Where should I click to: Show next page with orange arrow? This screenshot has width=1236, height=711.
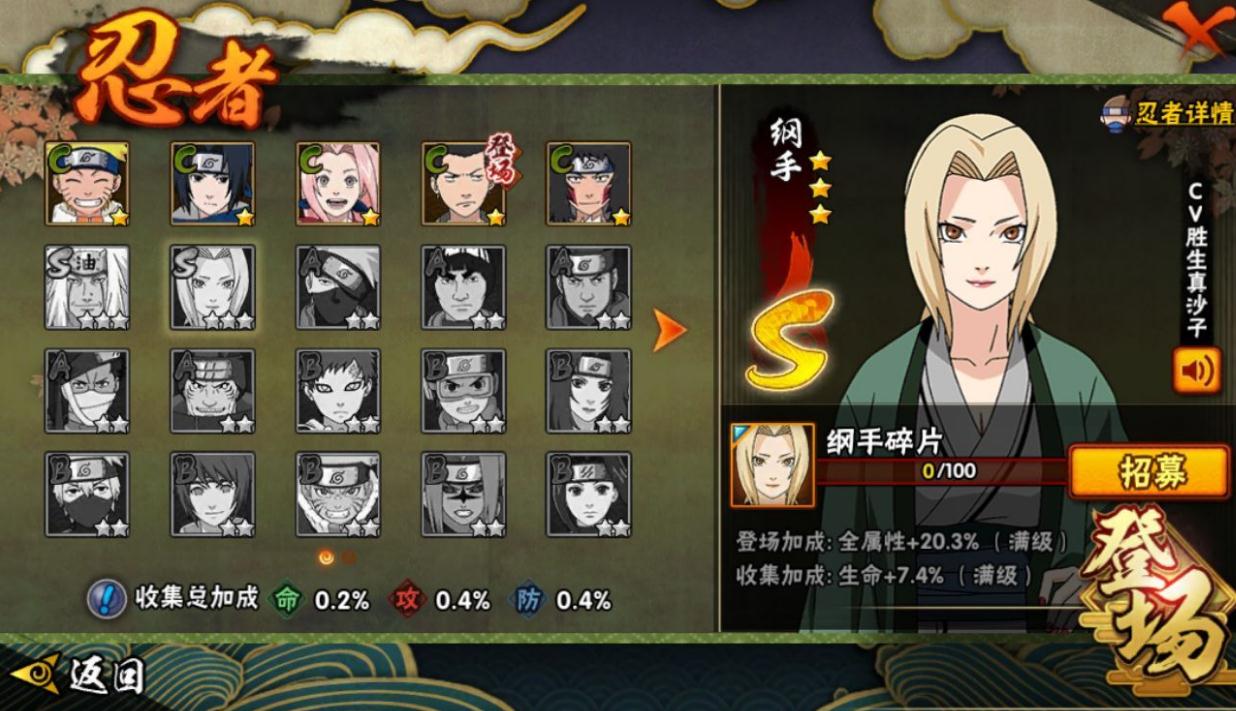pyautogui.click(x=668, y=330)
